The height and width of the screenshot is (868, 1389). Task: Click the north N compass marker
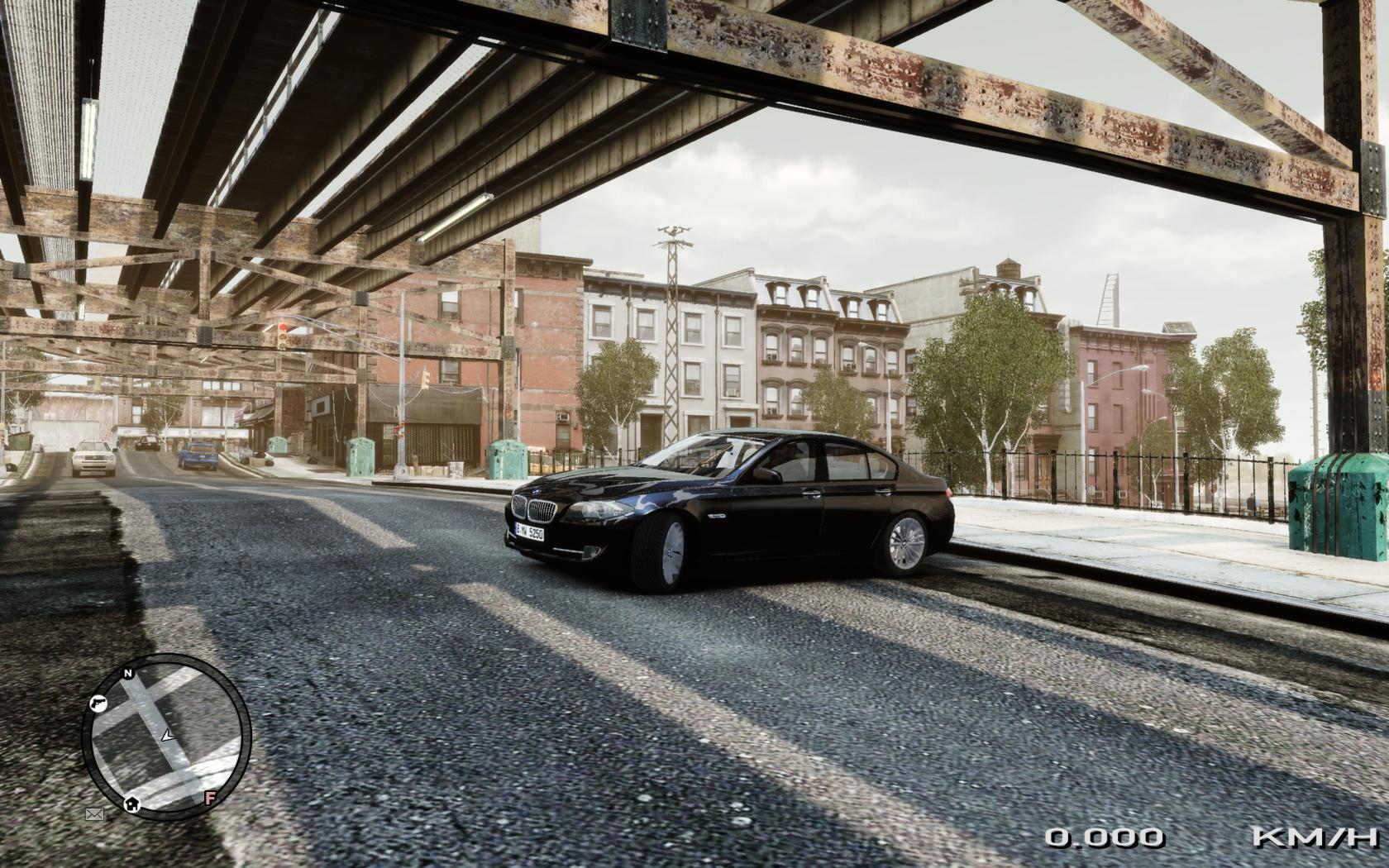pyautogui.click(x=128, y=673)
